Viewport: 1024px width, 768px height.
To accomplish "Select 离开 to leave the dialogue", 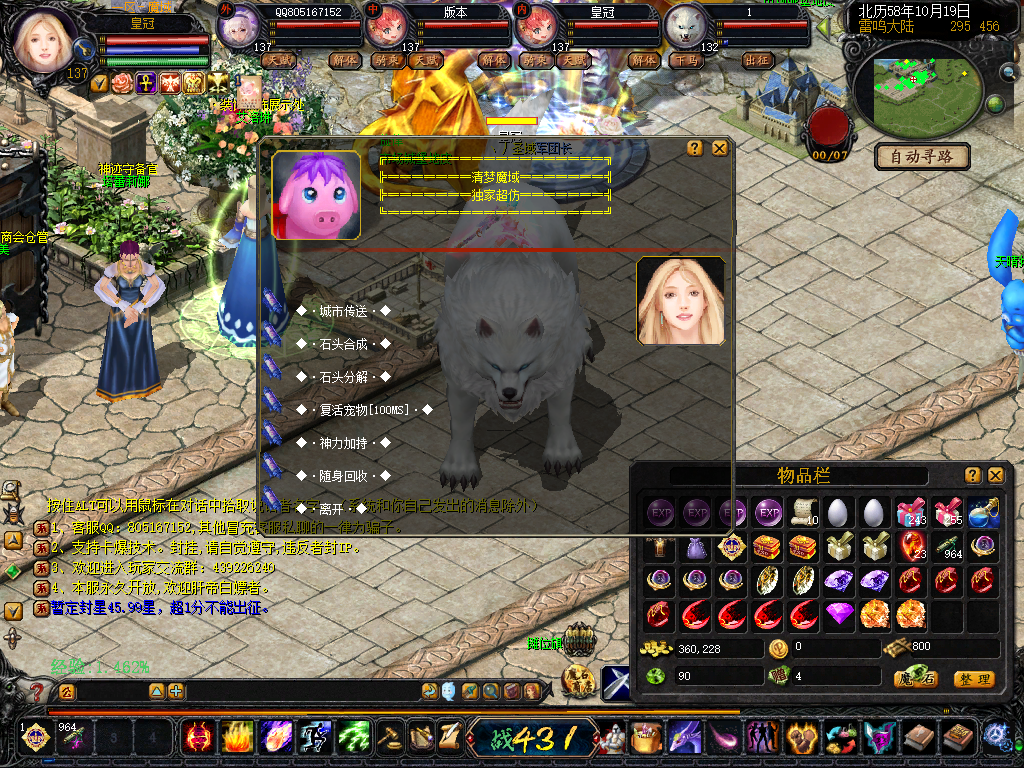I will pos(331,508).
